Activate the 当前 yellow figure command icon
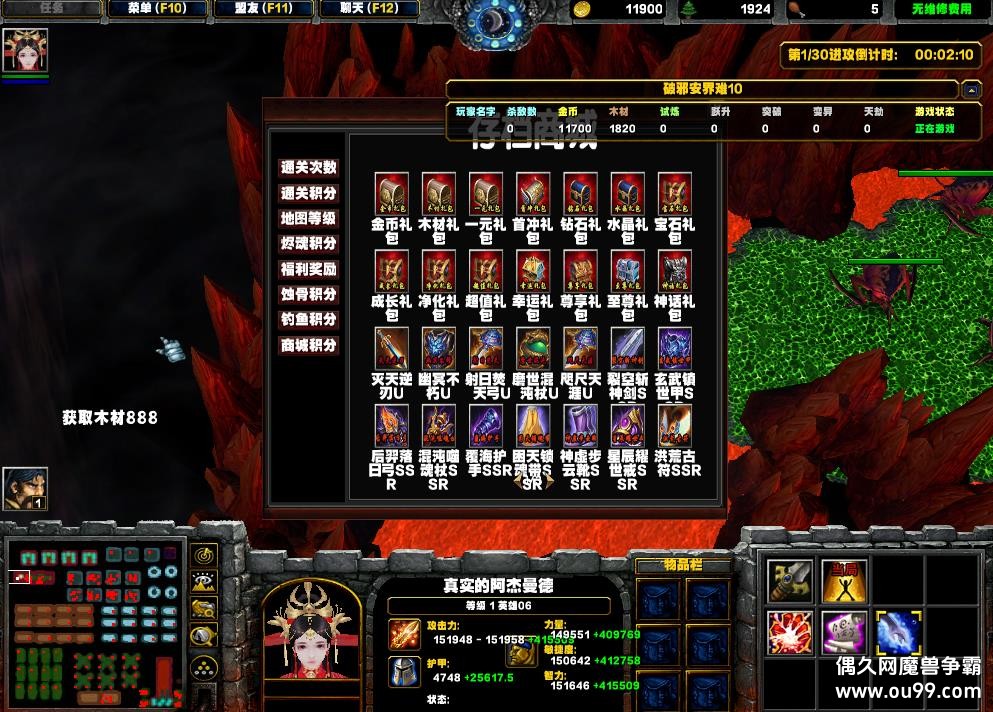Viewport: 993px width, 712px height. 844,581
